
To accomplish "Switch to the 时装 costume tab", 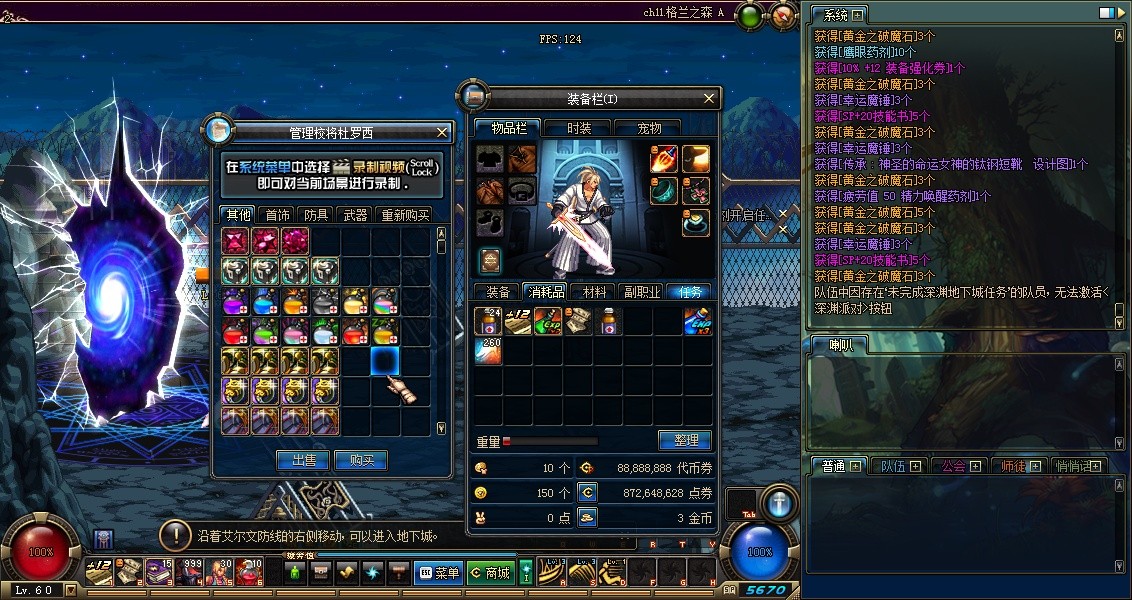I will (579, 128).
